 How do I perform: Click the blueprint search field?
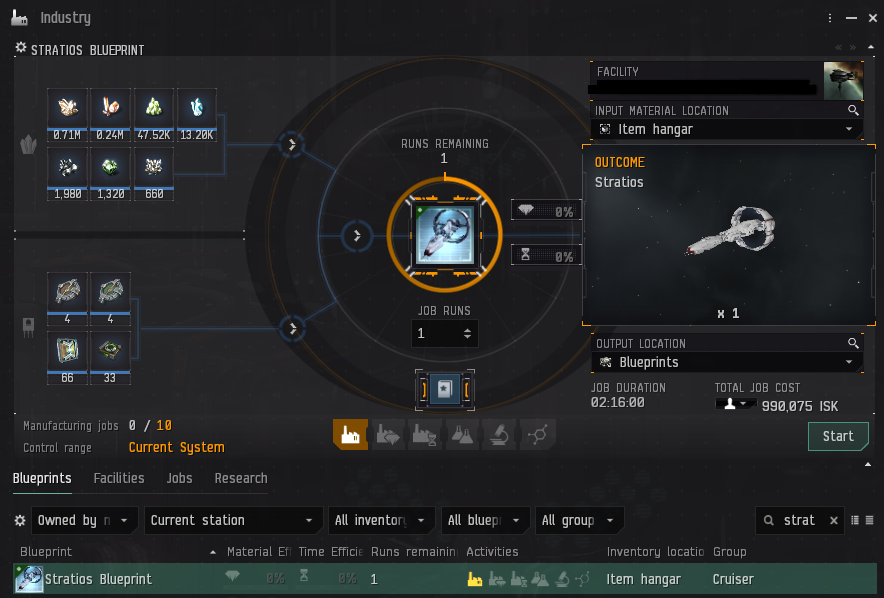click(798, 520)
